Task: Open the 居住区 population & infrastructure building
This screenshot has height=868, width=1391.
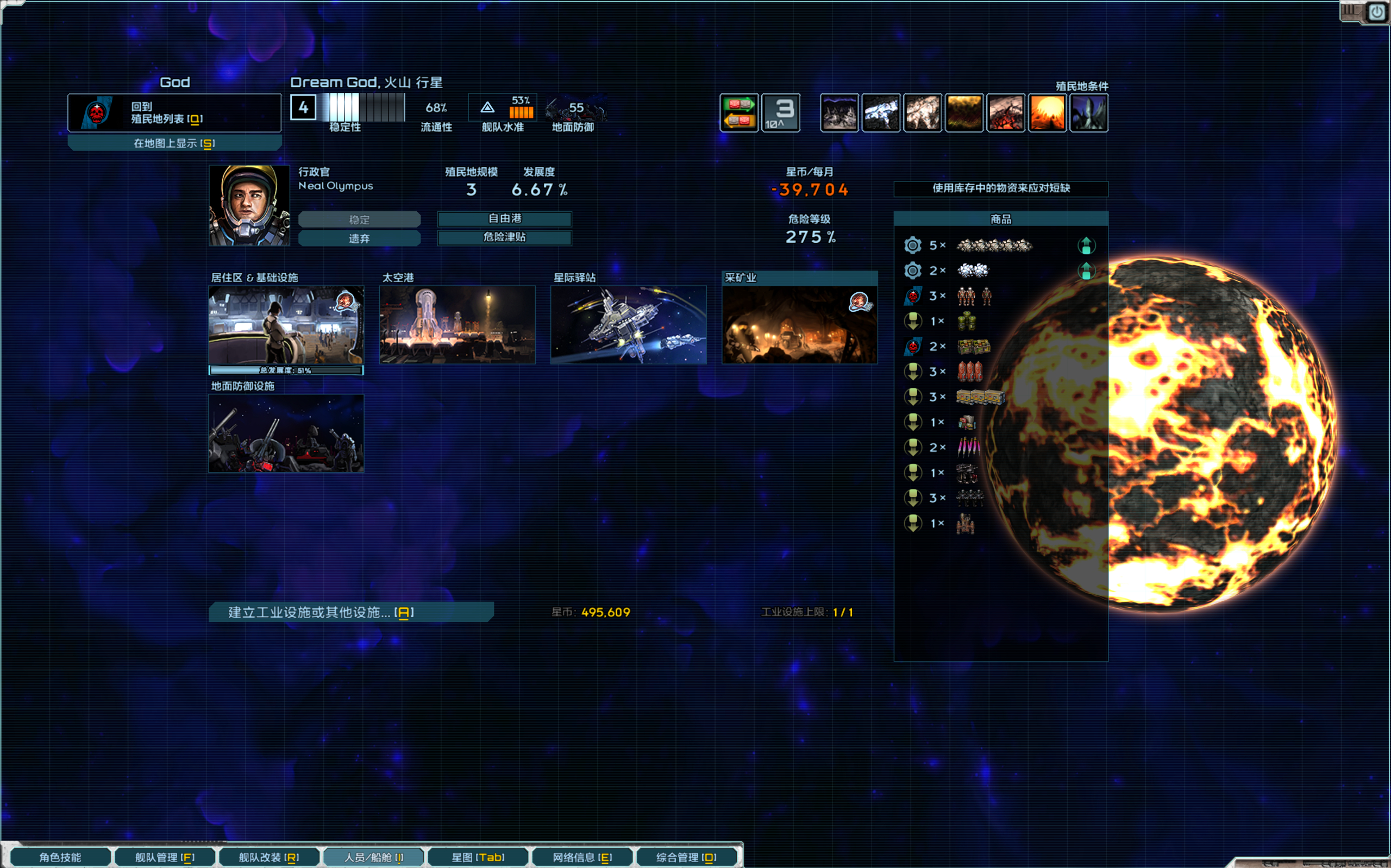Action: click(x=286, y=325)
